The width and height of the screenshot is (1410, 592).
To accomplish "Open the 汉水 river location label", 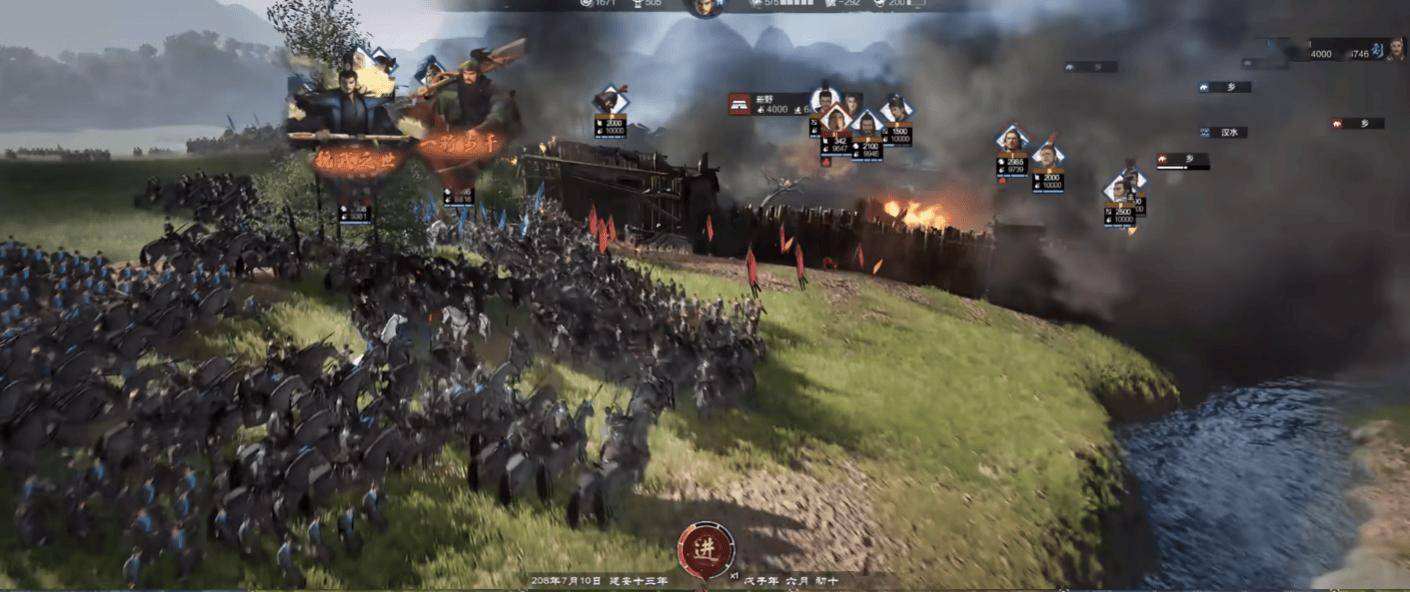I will [x=1224, y=132].
